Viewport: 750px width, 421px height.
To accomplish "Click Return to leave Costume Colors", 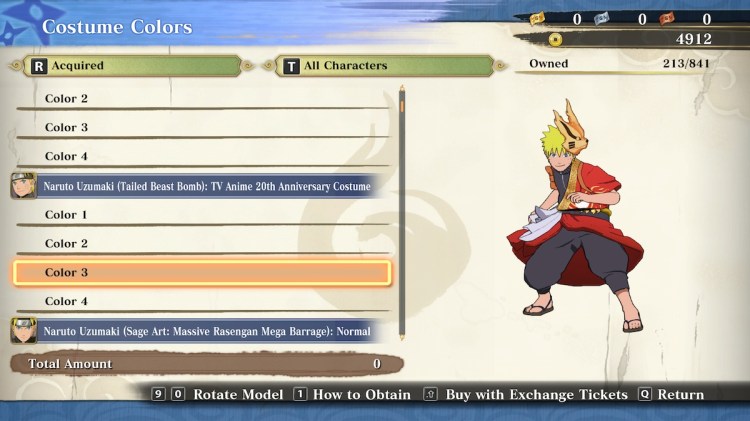I will (670, 394).
